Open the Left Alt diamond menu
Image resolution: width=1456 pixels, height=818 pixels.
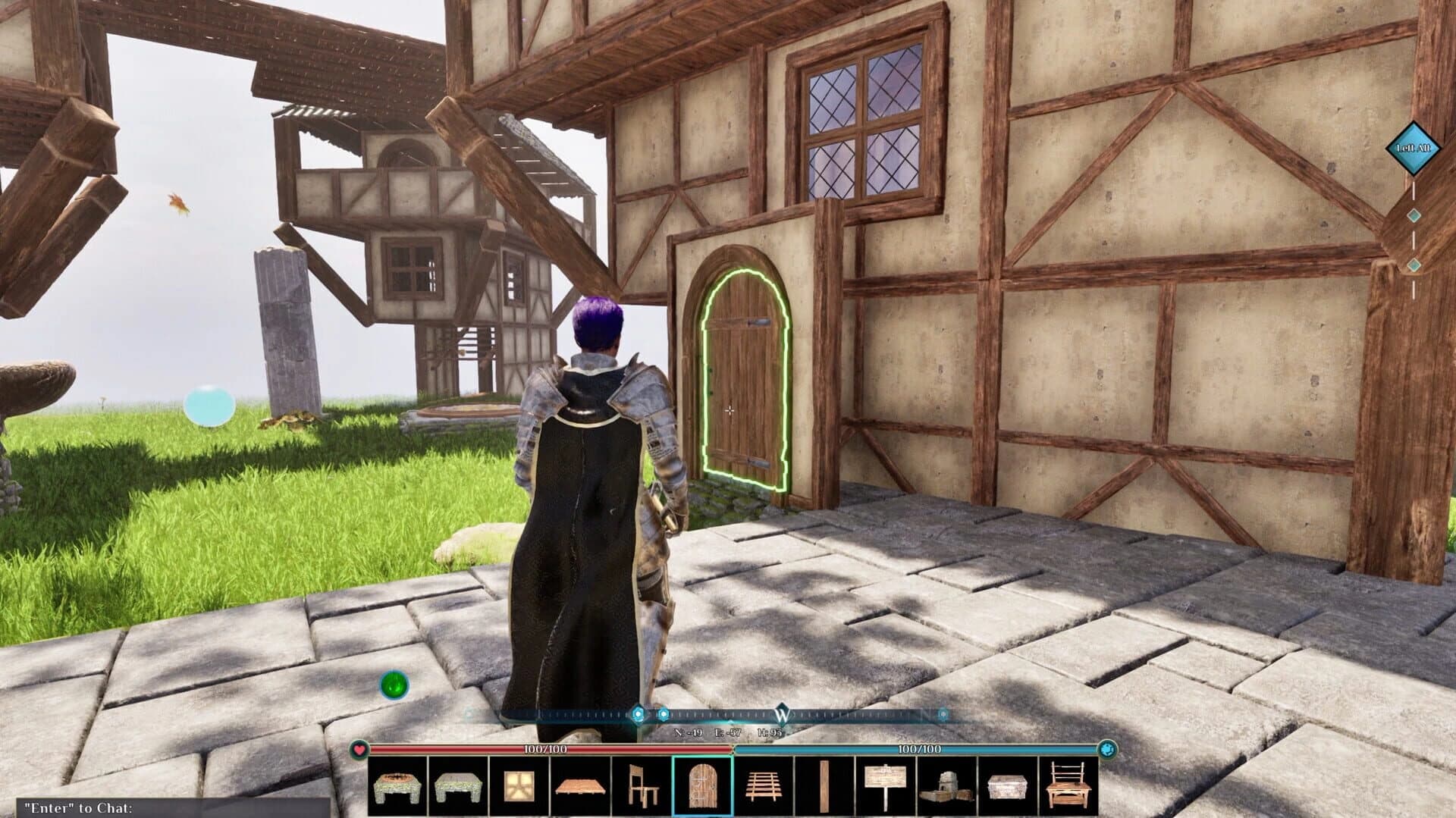[x=1412, y=149]
